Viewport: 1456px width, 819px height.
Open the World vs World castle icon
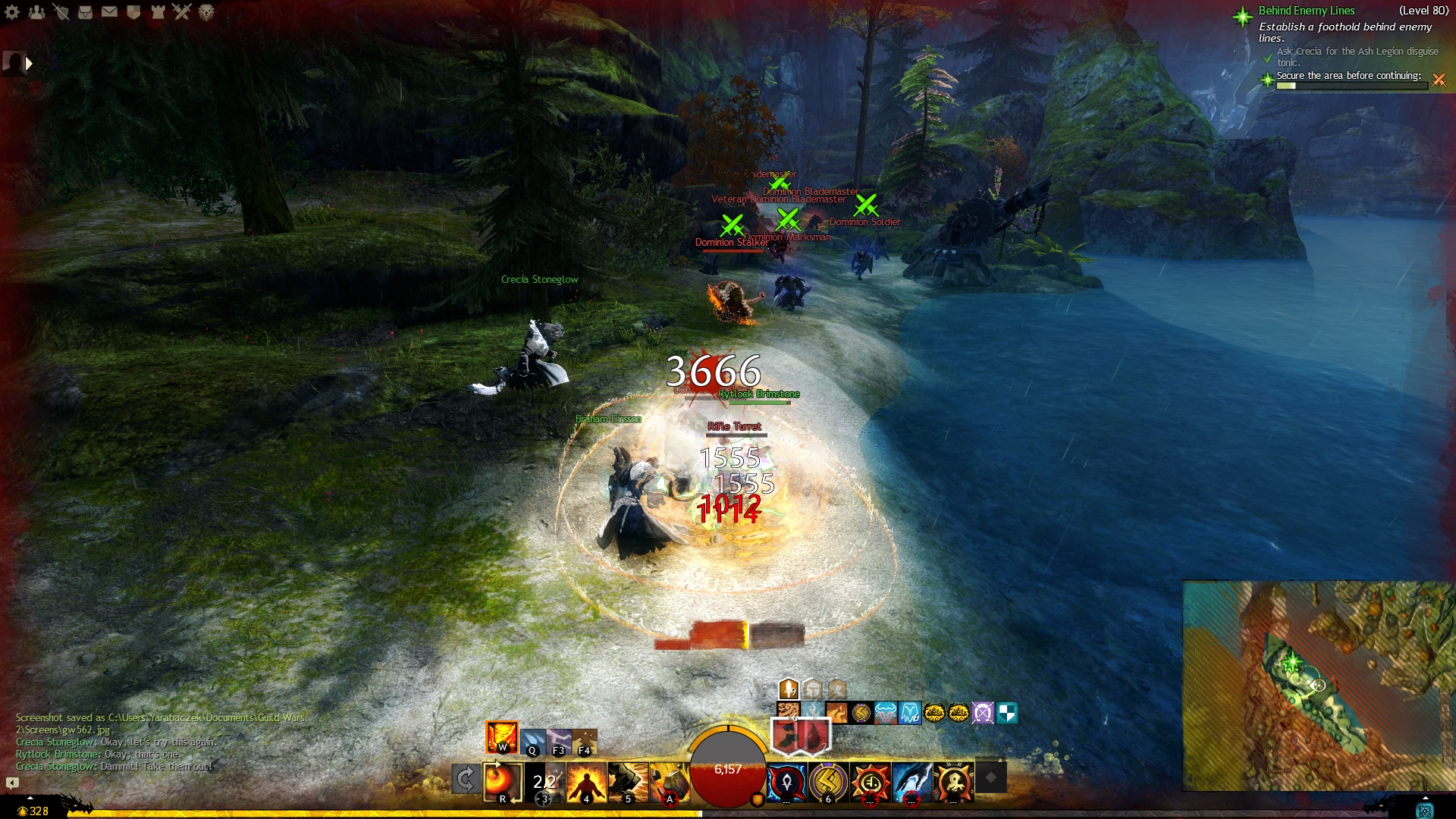(158, 12)
